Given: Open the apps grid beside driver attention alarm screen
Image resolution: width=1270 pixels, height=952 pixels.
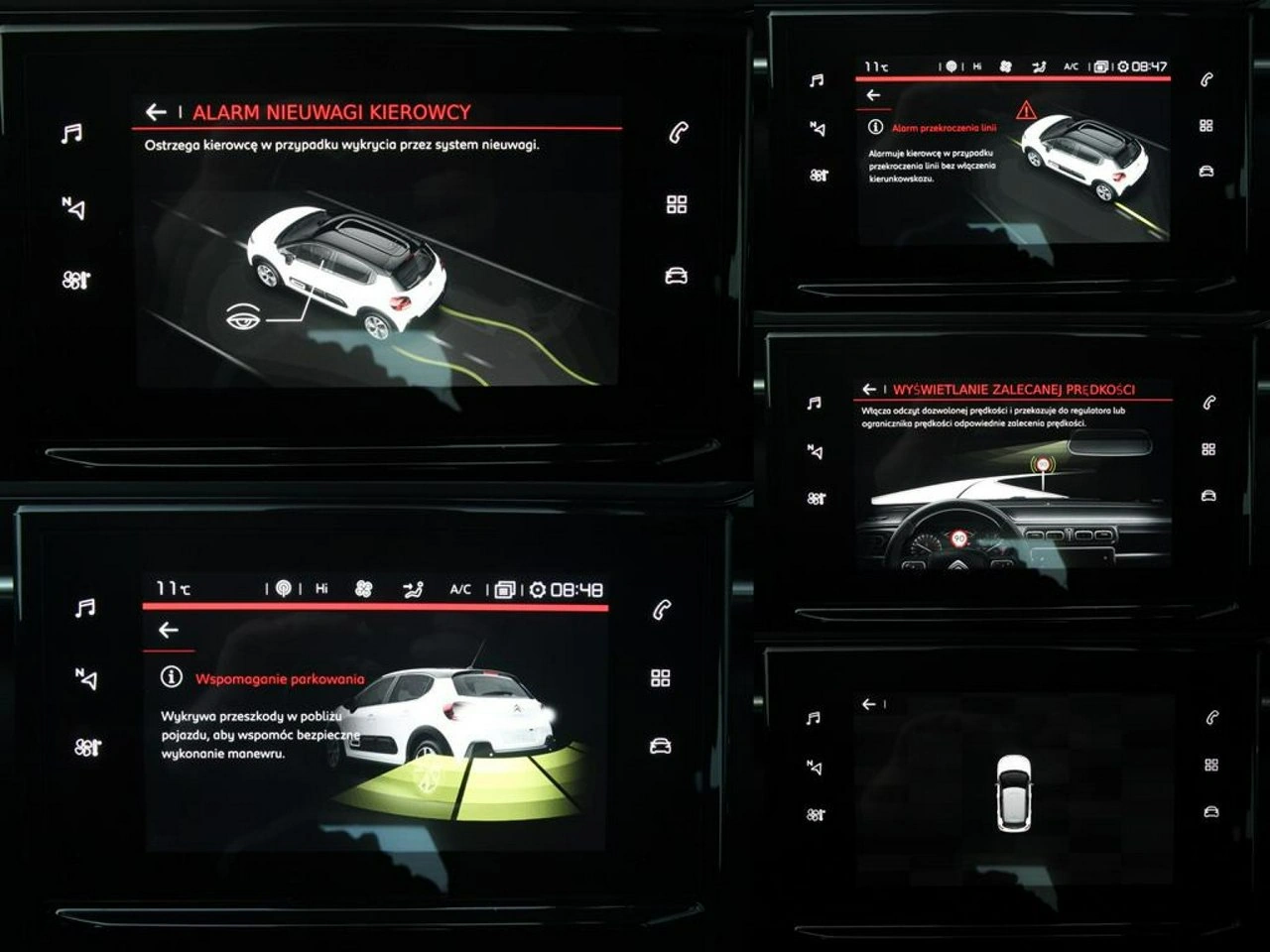Looking at the screenshot, I should [677, 204].
